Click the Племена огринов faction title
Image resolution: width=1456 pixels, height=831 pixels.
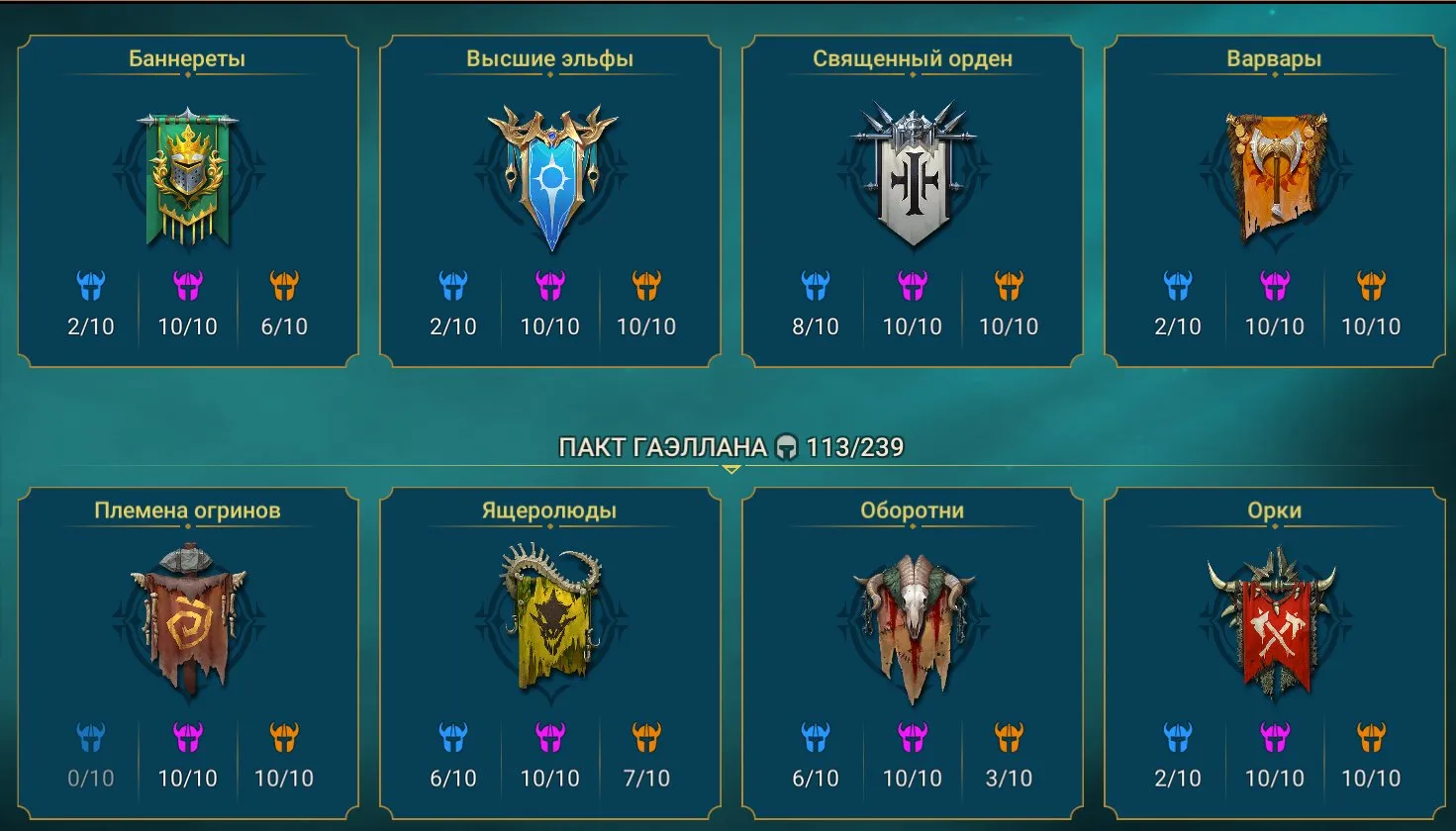pyautogui.click(x=187, y=509)
